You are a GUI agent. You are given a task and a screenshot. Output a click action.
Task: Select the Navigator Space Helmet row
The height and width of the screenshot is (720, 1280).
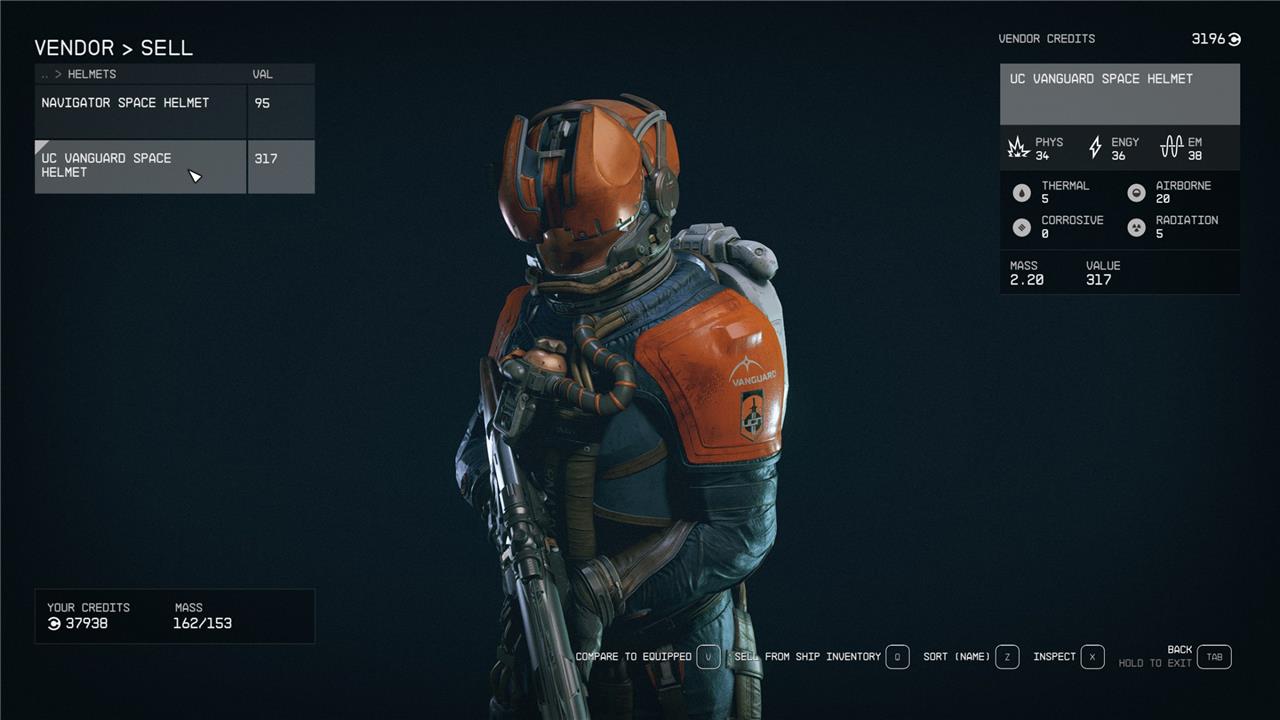140,111
